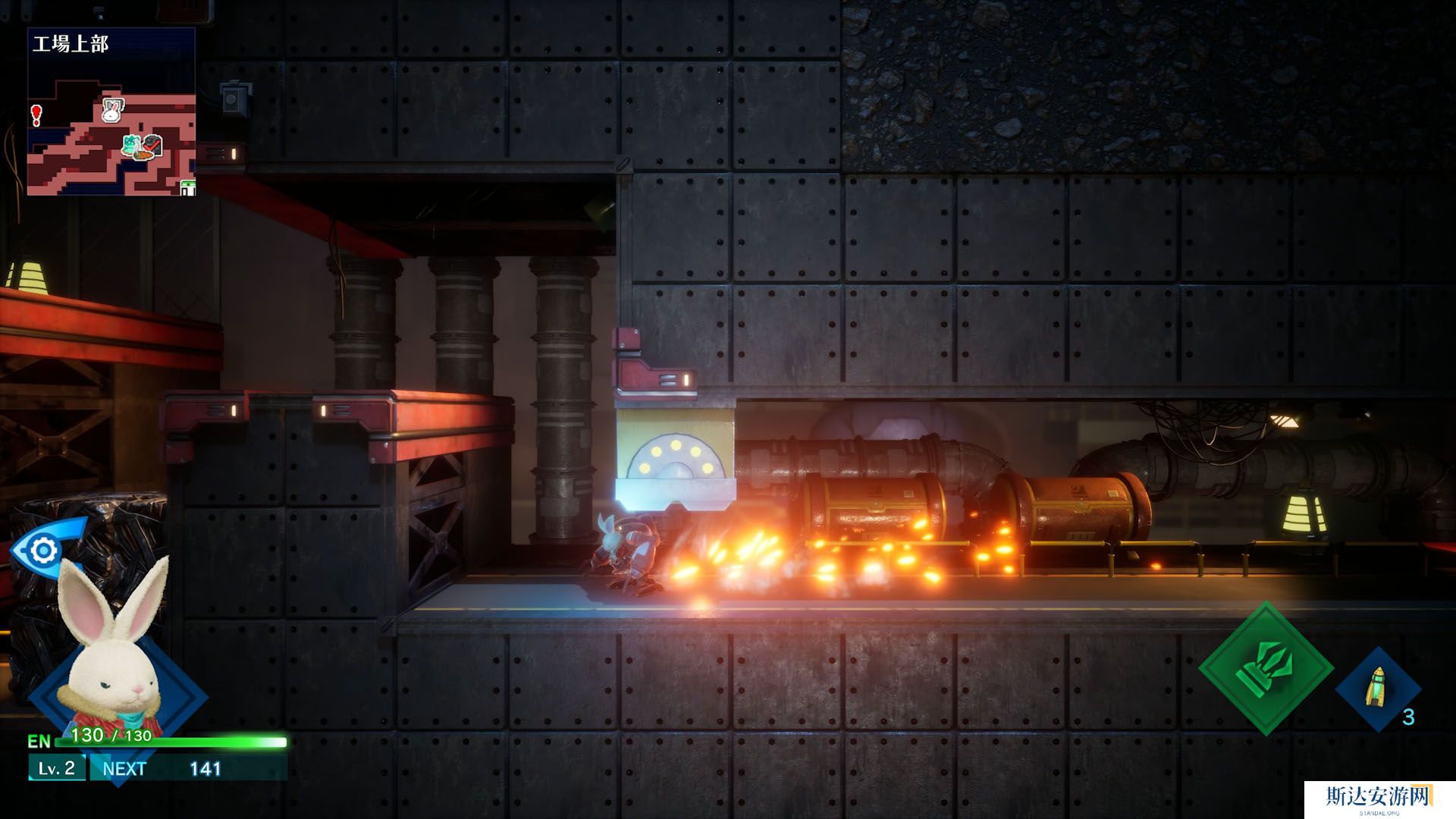
Task: Activate the green drill weapon icon
Action: 1266,667
